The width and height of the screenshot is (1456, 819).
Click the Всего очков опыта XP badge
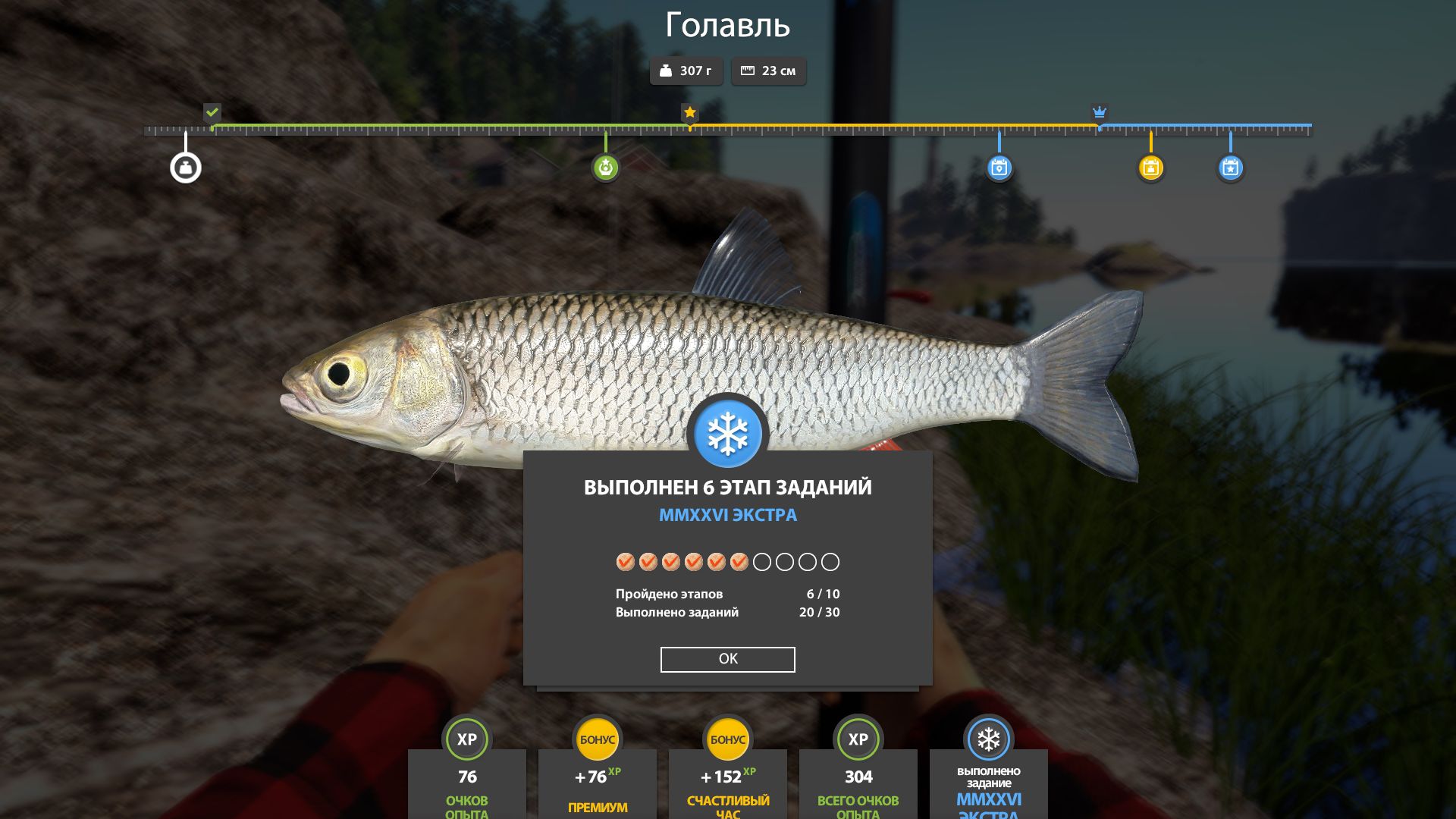coord(858,739)
